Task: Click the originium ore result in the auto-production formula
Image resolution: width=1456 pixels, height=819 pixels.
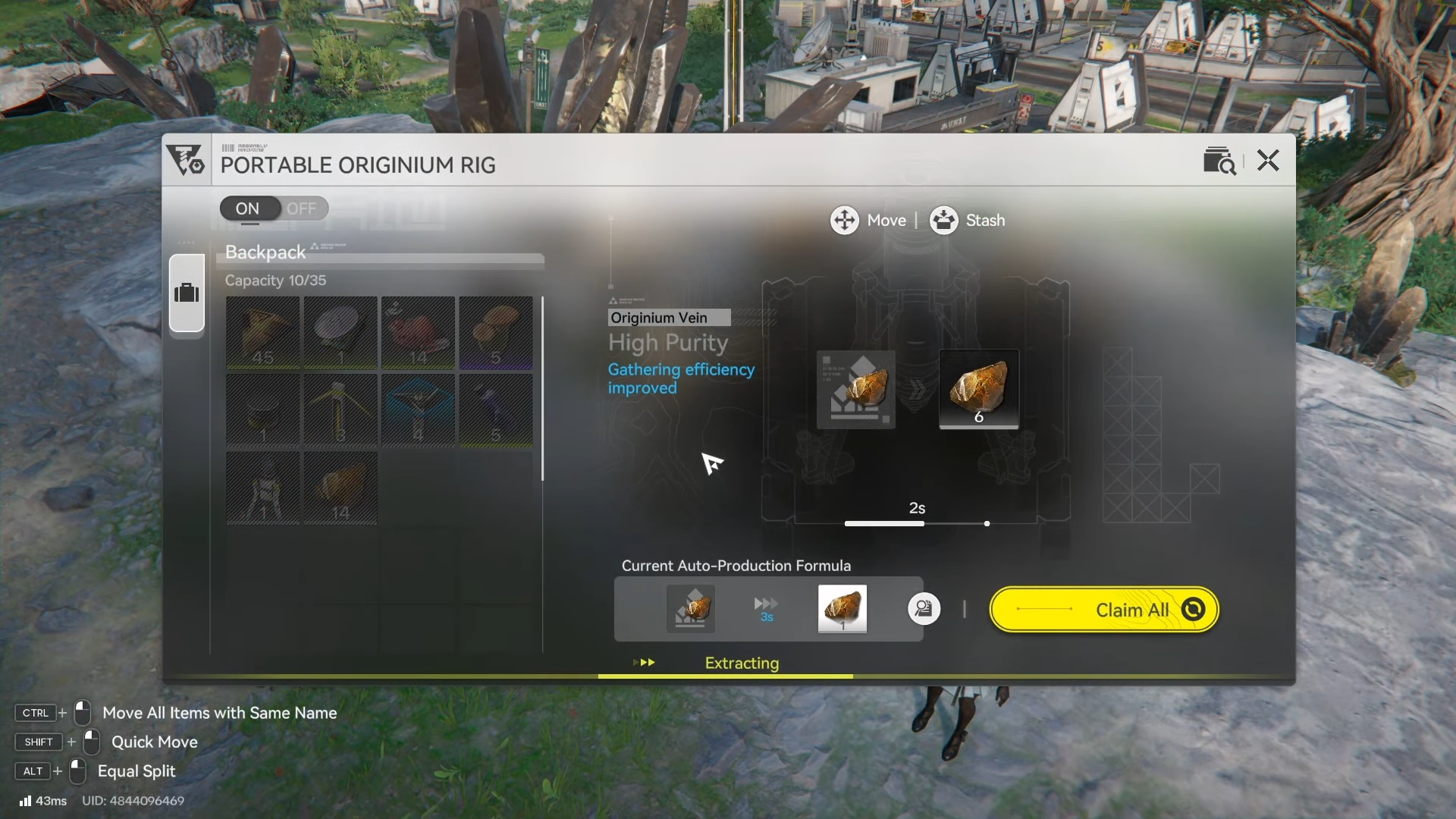Action: click(x=842, y=608)
